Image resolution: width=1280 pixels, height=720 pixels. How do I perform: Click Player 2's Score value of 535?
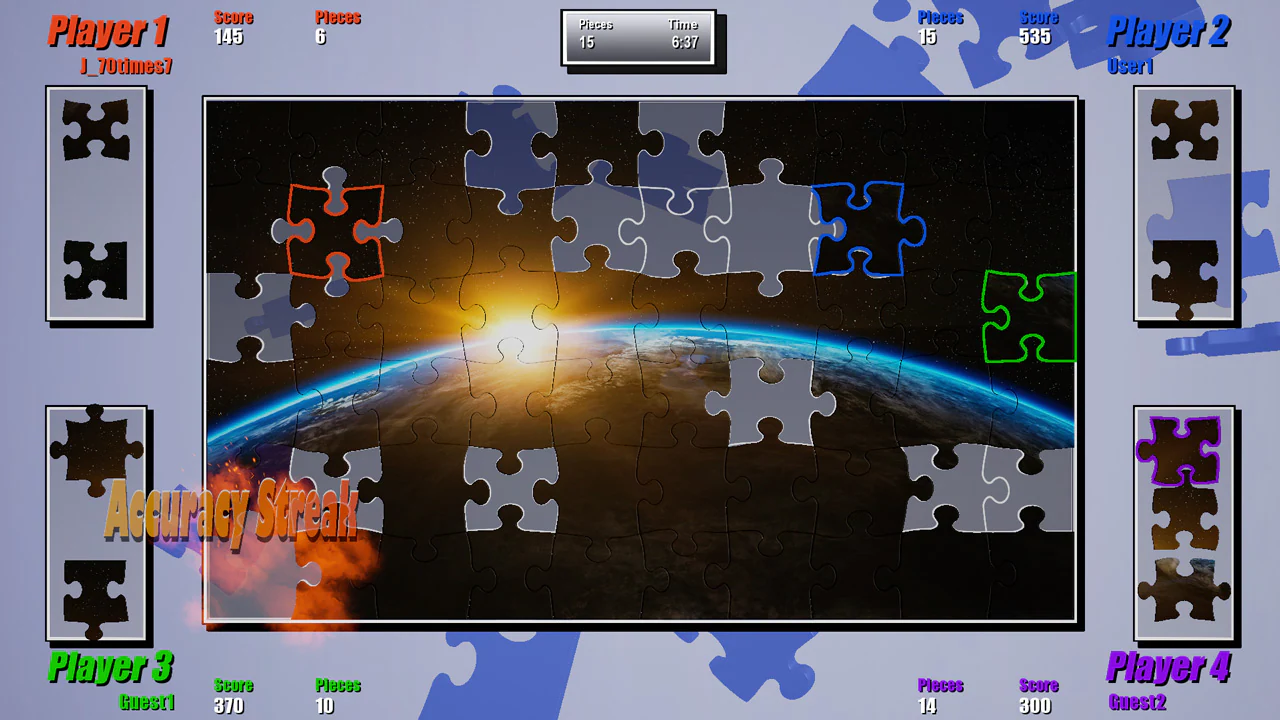pyautogui.click(x=1036, y=37)
